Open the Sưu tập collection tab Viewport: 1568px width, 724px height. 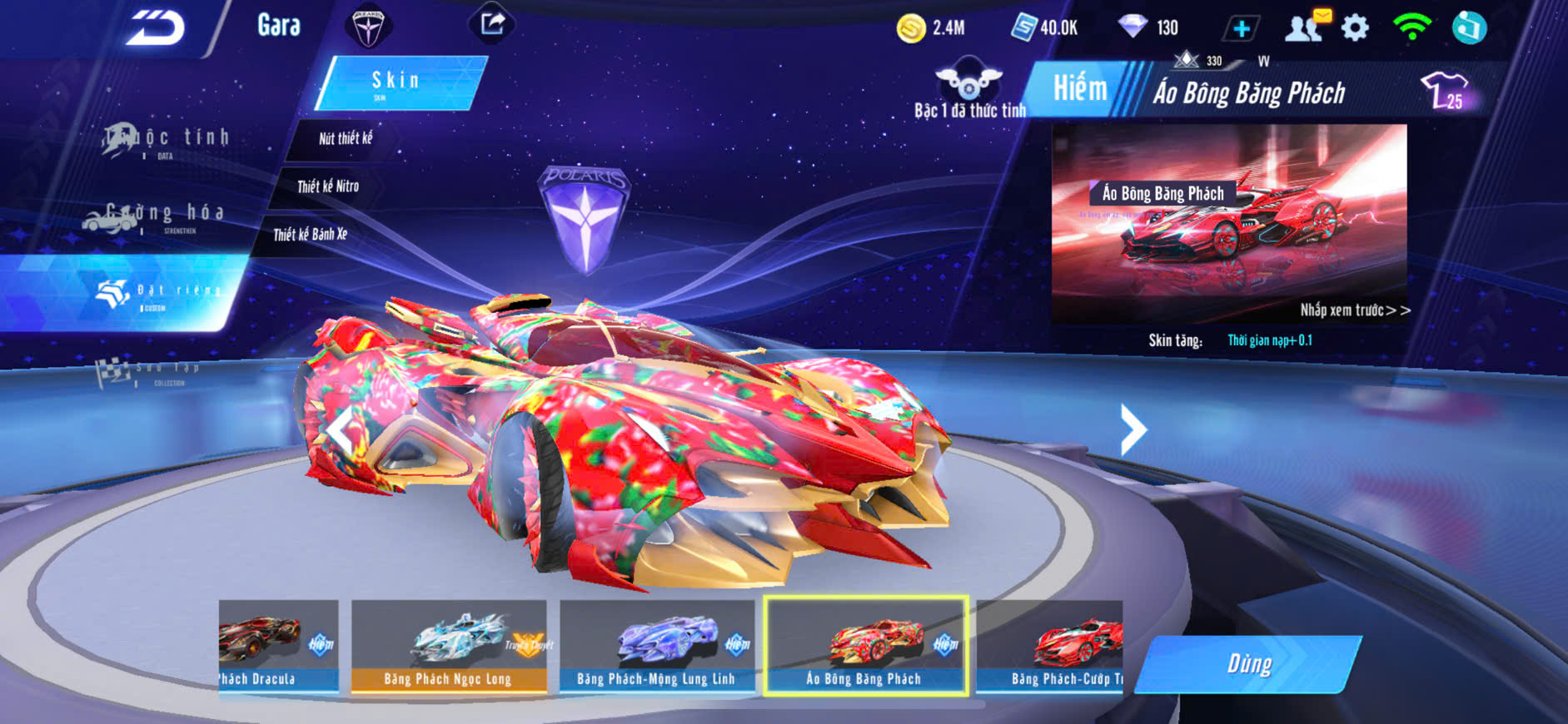pos(150,371)
